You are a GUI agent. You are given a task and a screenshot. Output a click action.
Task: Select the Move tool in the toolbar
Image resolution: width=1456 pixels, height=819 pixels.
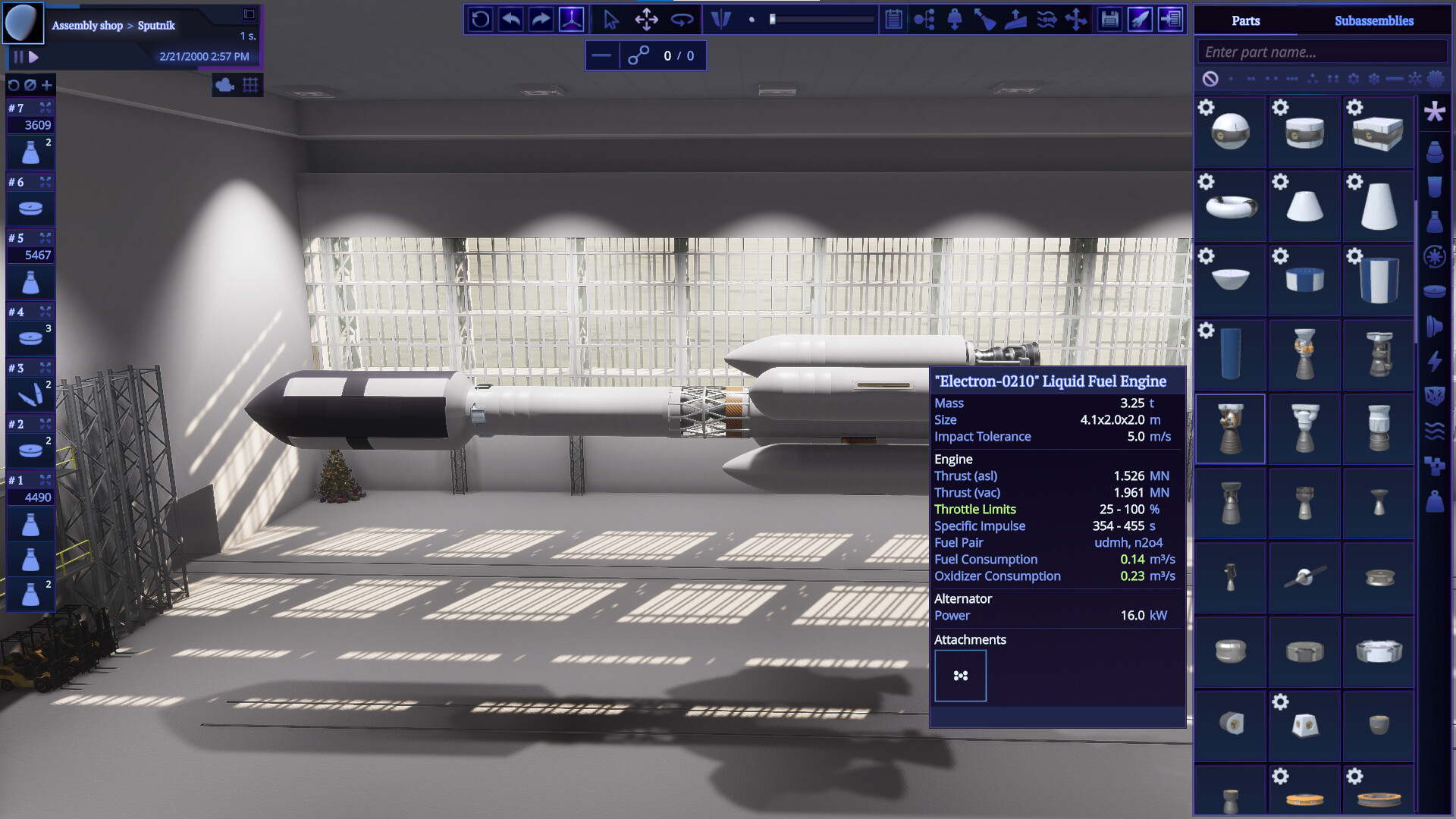click(x=646, y=20)
